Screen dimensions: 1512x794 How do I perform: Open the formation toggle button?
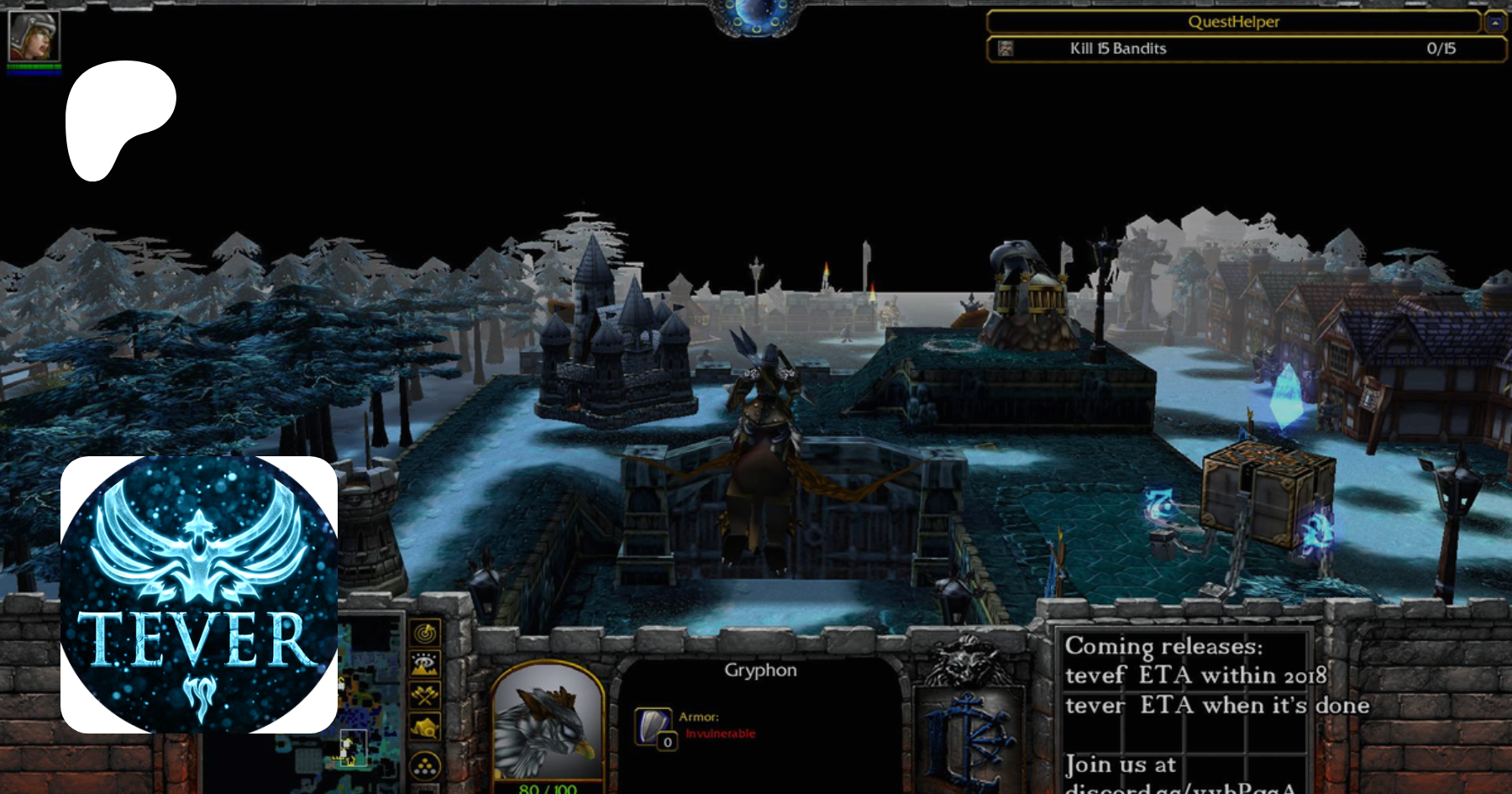click(x=425, y=765)
